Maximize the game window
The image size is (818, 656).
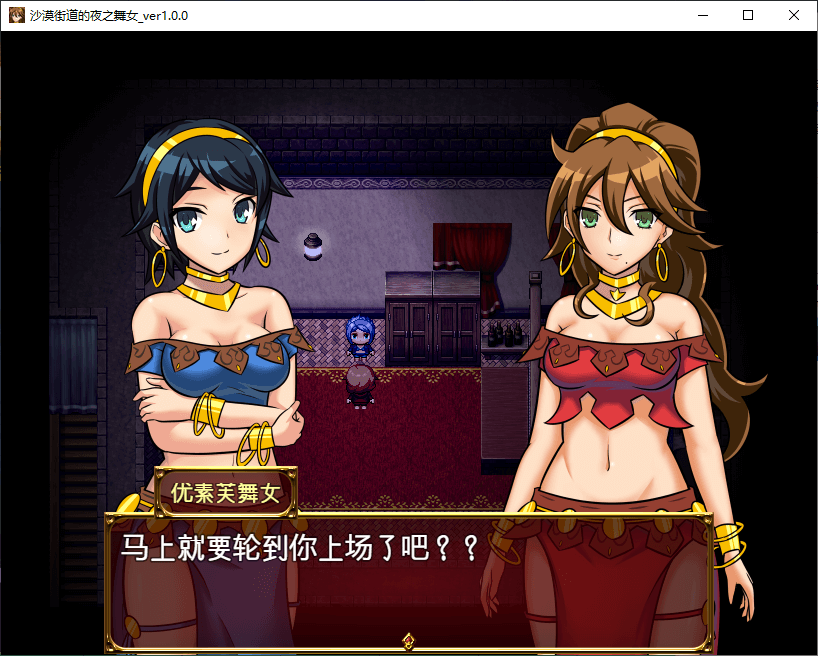pos(748,16)
